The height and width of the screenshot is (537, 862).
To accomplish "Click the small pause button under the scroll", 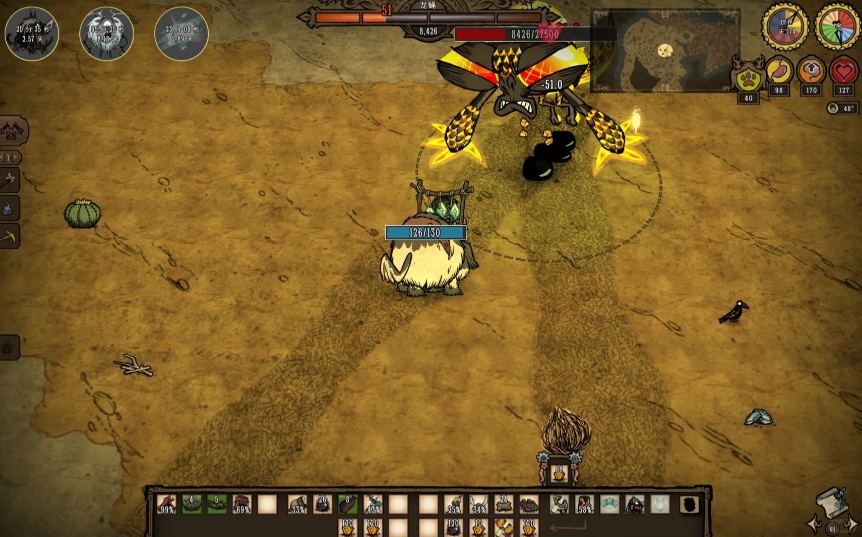I will tap(832, 526).
